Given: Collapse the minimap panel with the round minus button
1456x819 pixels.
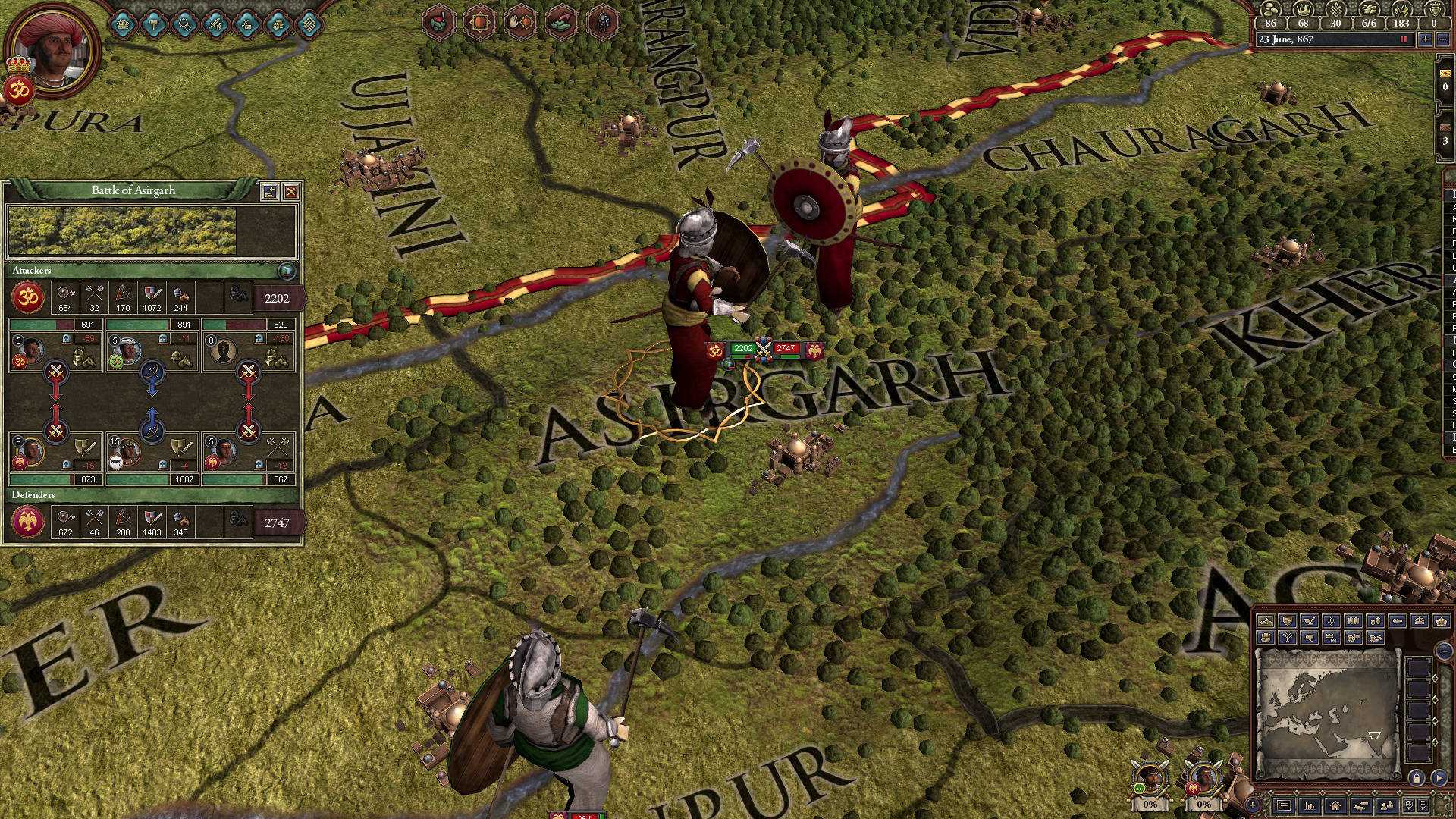Looking at the screenshot, I should (x=1443, y=651).
